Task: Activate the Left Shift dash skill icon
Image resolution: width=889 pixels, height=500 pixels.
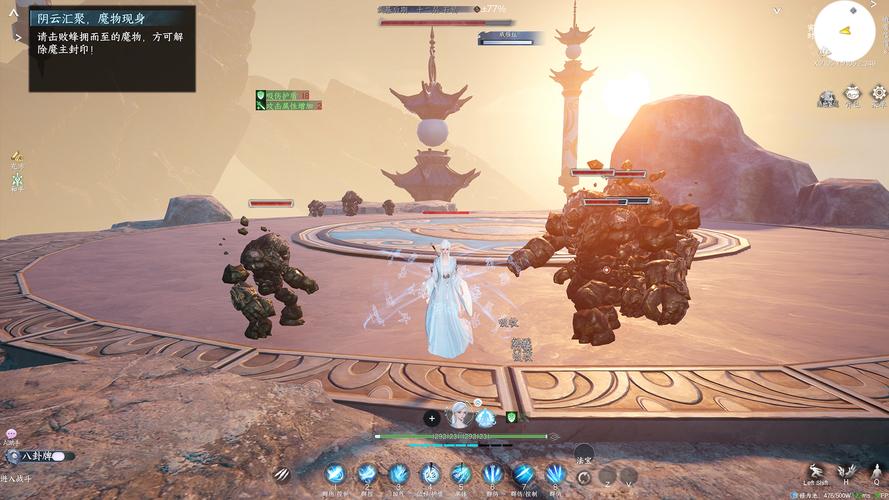Action: tap(816, 472)
